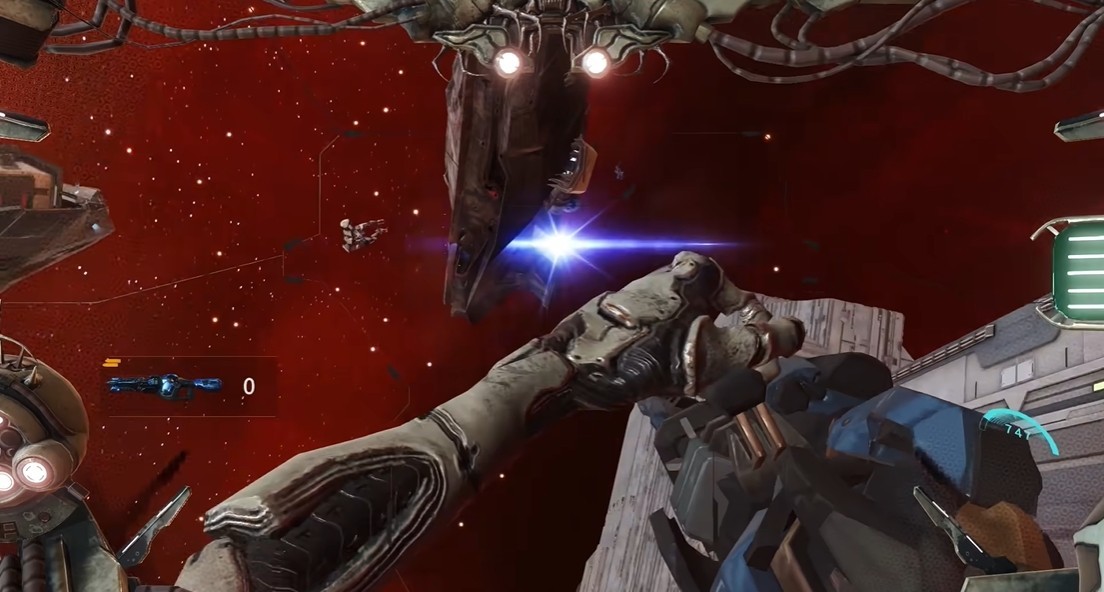1104x592 pixels.
Task: Select the blue rifle weapon icon
Action: [165, 385]
